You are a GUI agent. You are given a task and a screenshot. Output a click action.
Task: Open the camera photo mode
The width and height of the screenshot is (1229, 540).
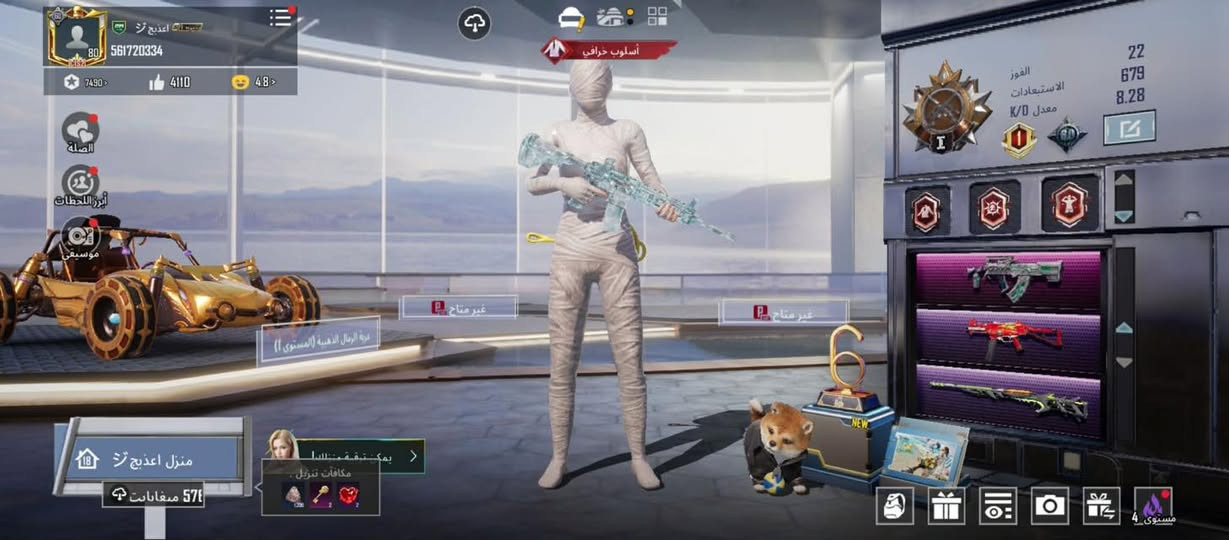[1049, 506]
